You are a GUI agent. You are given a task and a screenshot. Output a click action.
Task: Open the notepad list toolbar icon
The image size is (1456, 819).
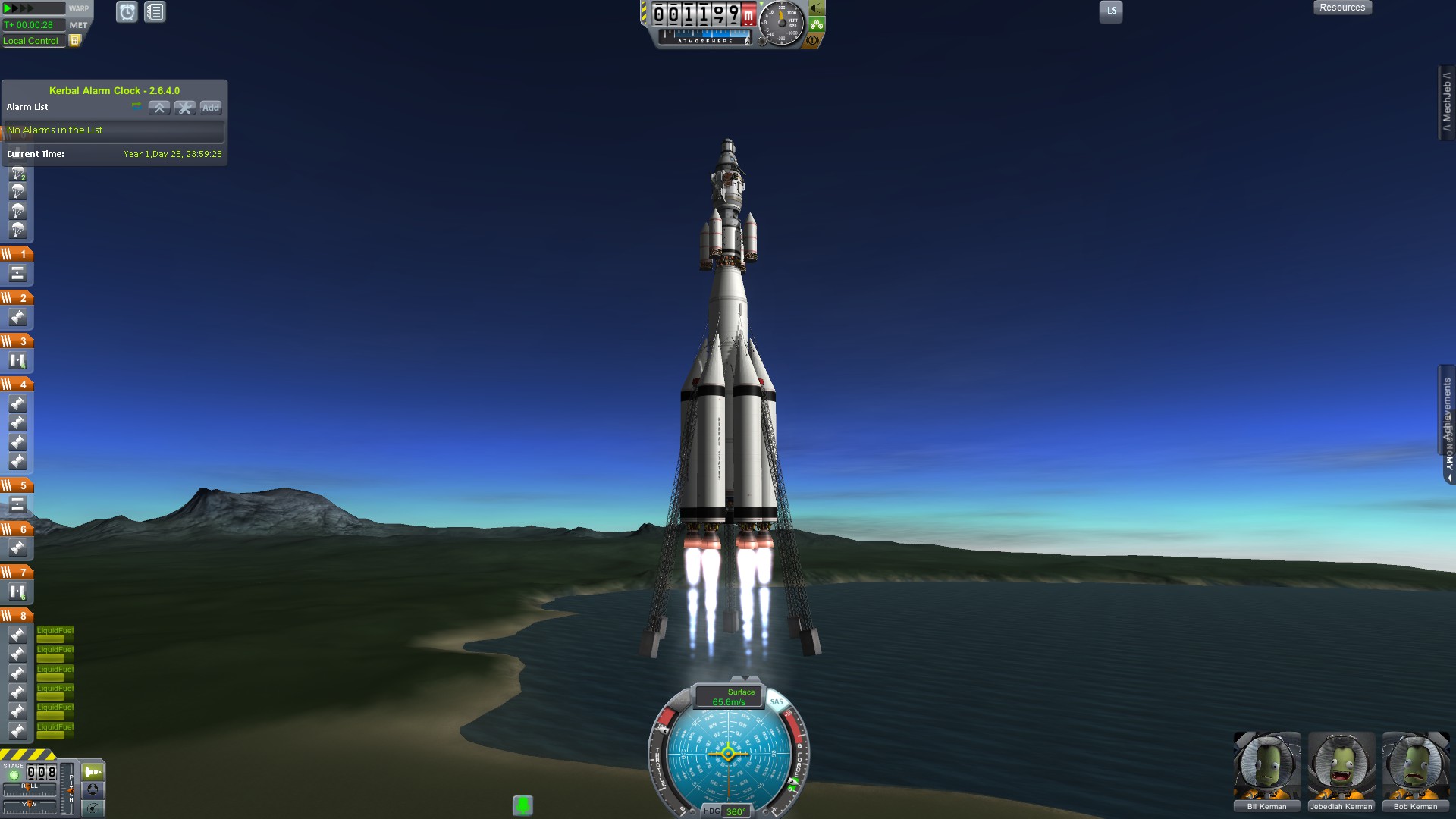click(x=155, y=12)
